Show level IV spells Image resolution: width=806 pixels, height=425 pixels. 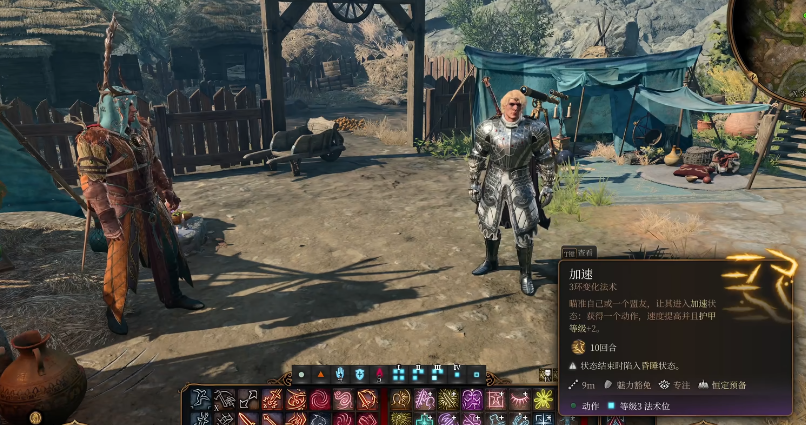point(457,375)
